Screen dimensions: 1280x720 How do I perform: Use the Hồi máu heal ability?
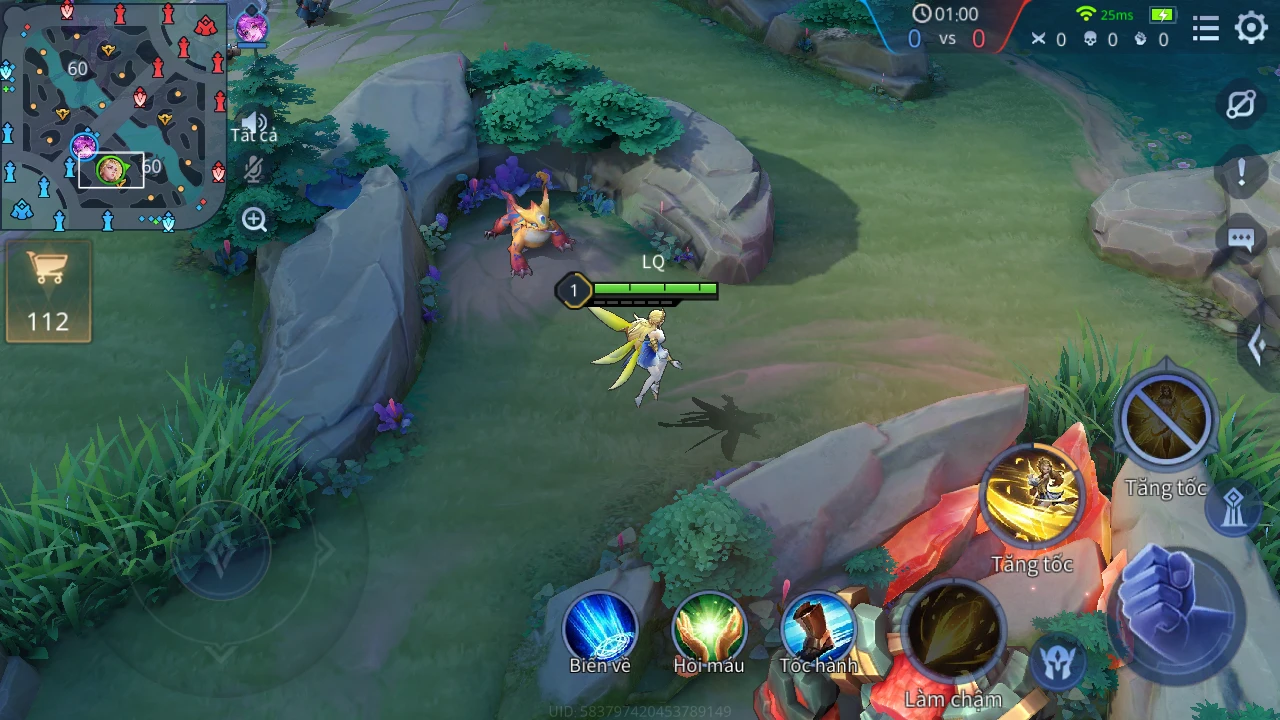pyautogui.click(x=709, y=627)
